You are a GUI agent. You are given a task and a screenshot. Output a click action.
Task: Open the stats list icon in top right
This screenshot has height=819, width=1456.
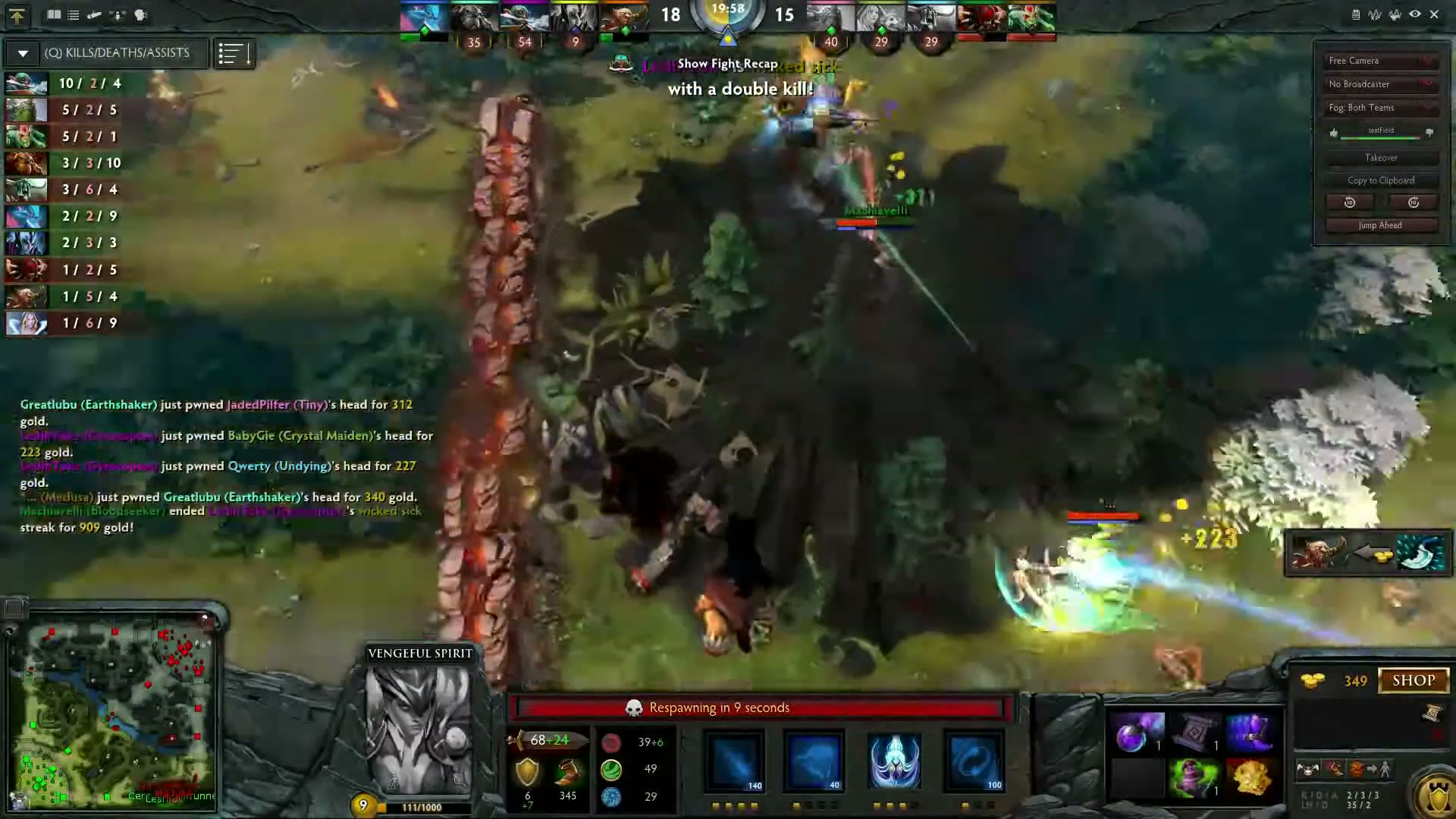click(1356, 14)
